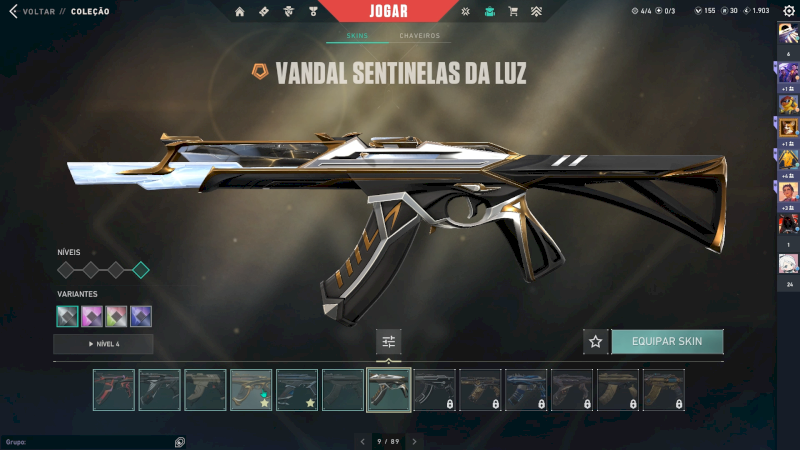800x450 pixels.
Task: Open the skin filter sliders button
Action: coord(389,341)
